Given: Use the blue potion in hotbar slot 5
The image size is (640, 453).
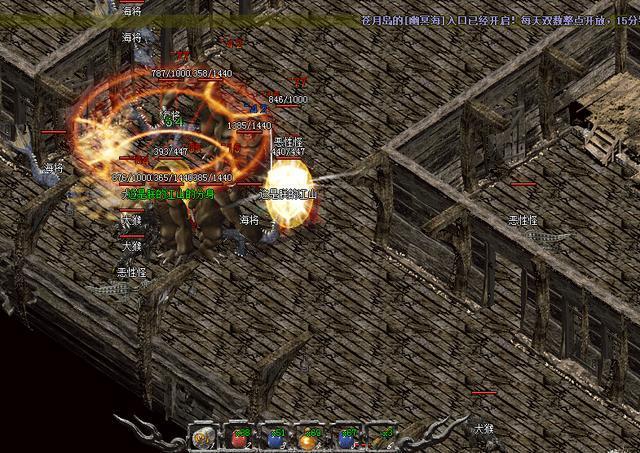Looking at the screenshot, I should 346,437.
